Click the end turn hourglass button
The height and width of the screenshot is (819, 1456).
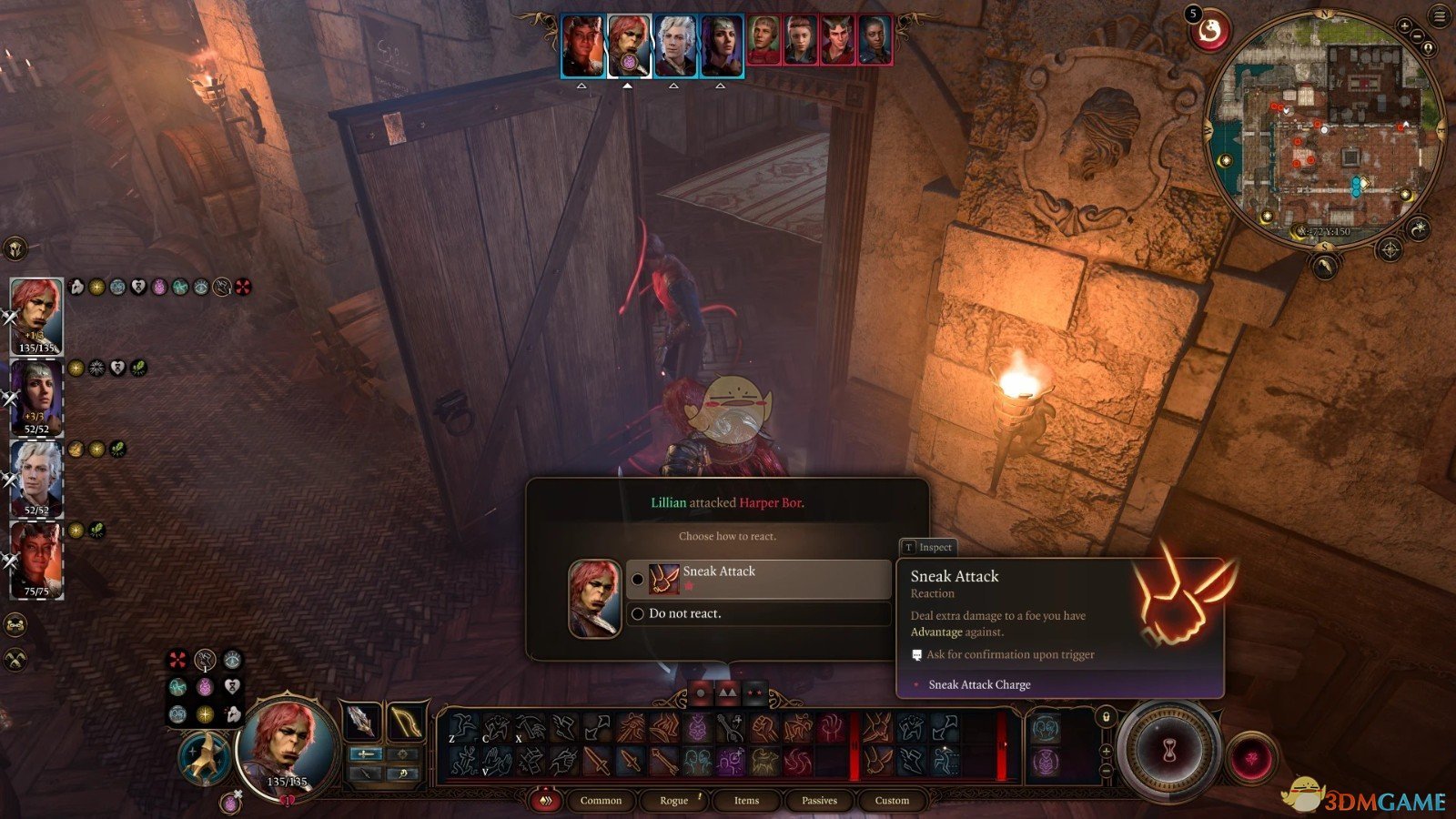[x=1169, y=748]
